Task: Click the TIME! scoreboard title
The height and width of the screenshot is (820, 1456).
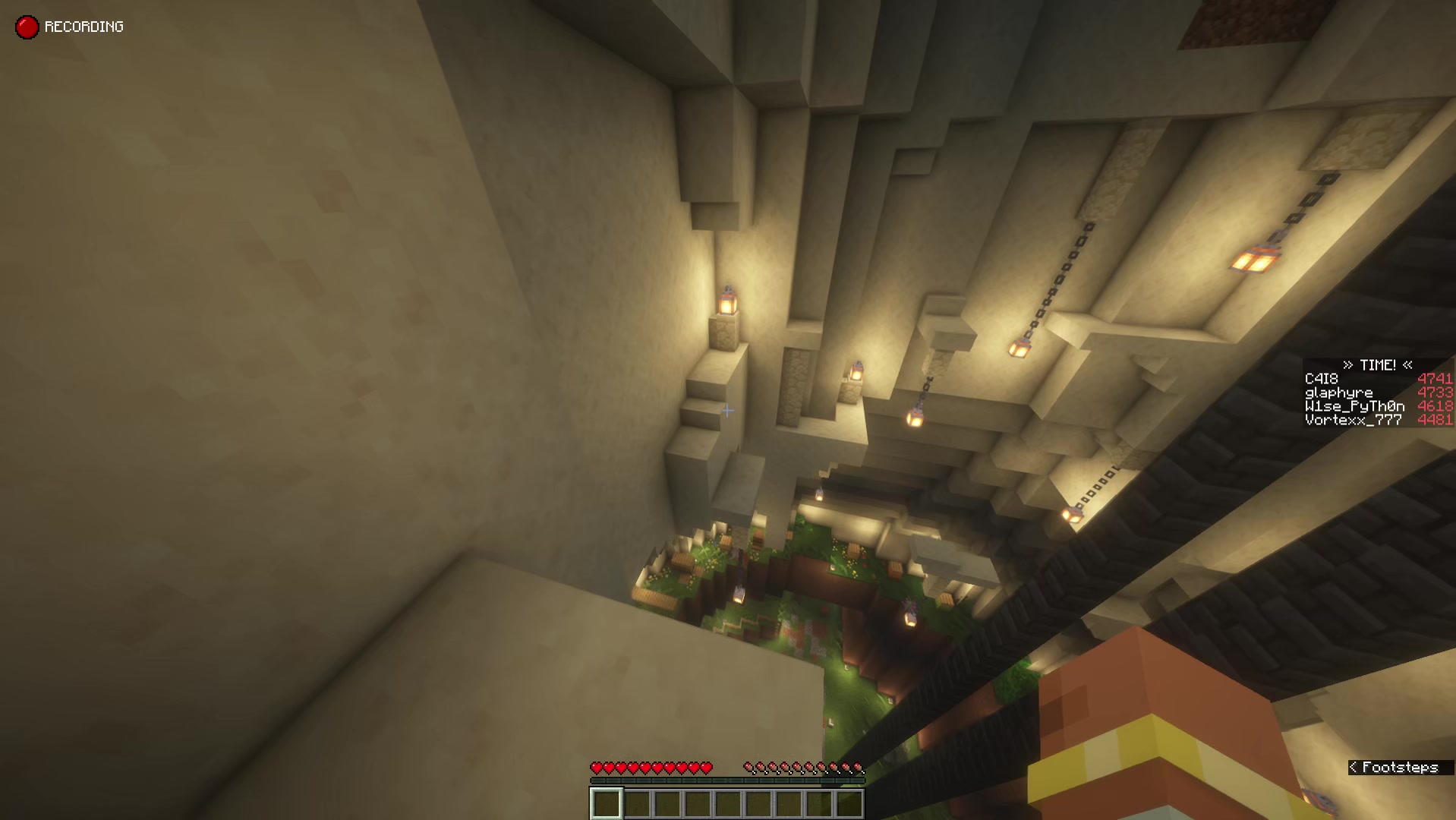Action: pos(1378,365)
